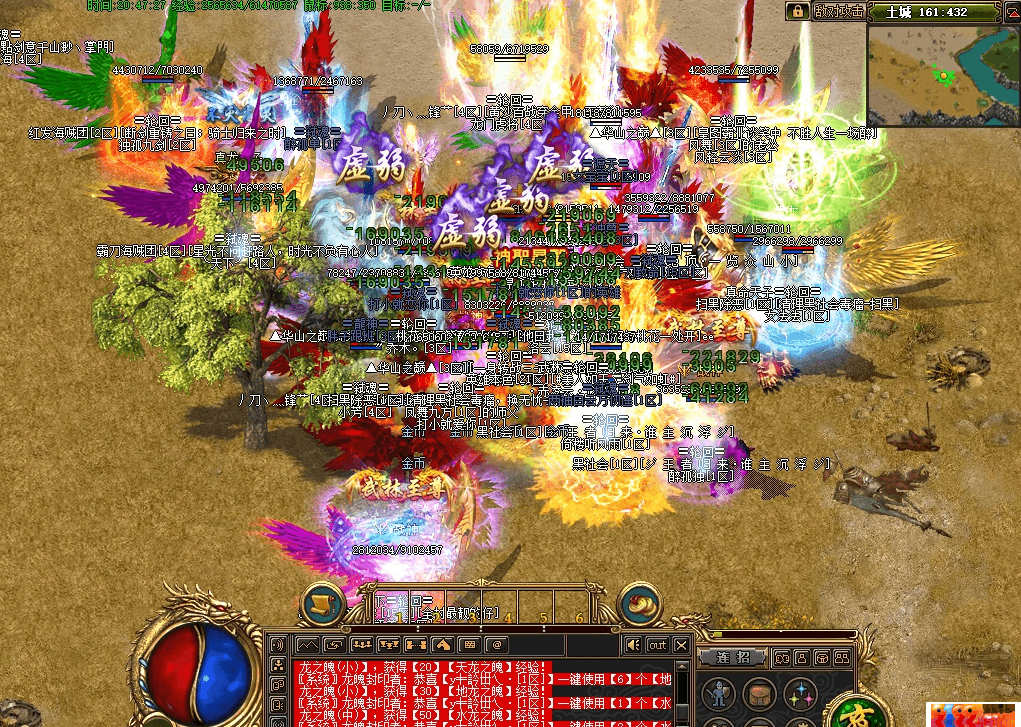Open the character armor figure icon

(x=717, y=694)
